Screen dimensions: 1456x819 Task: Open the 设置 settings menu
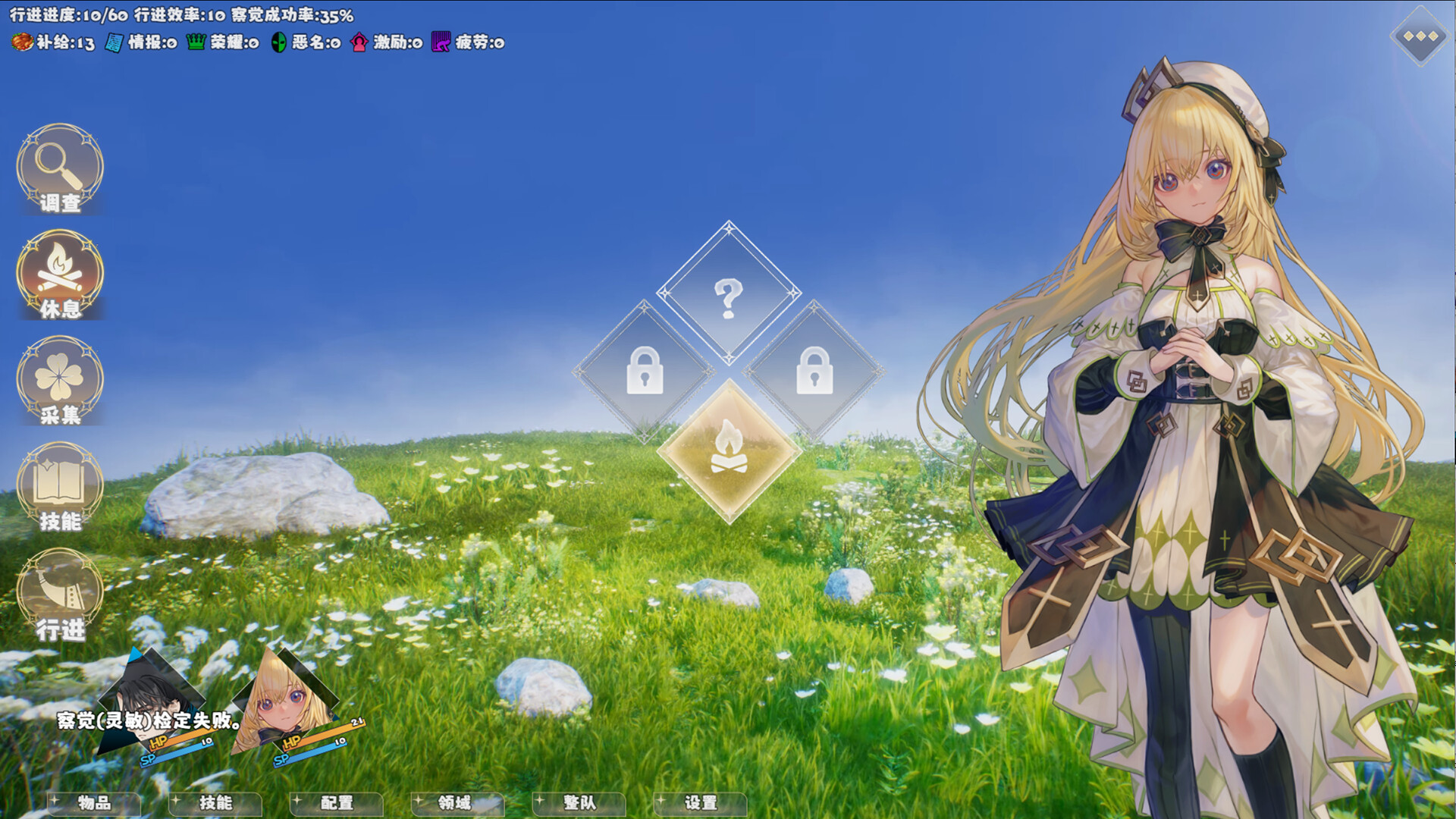700,804
